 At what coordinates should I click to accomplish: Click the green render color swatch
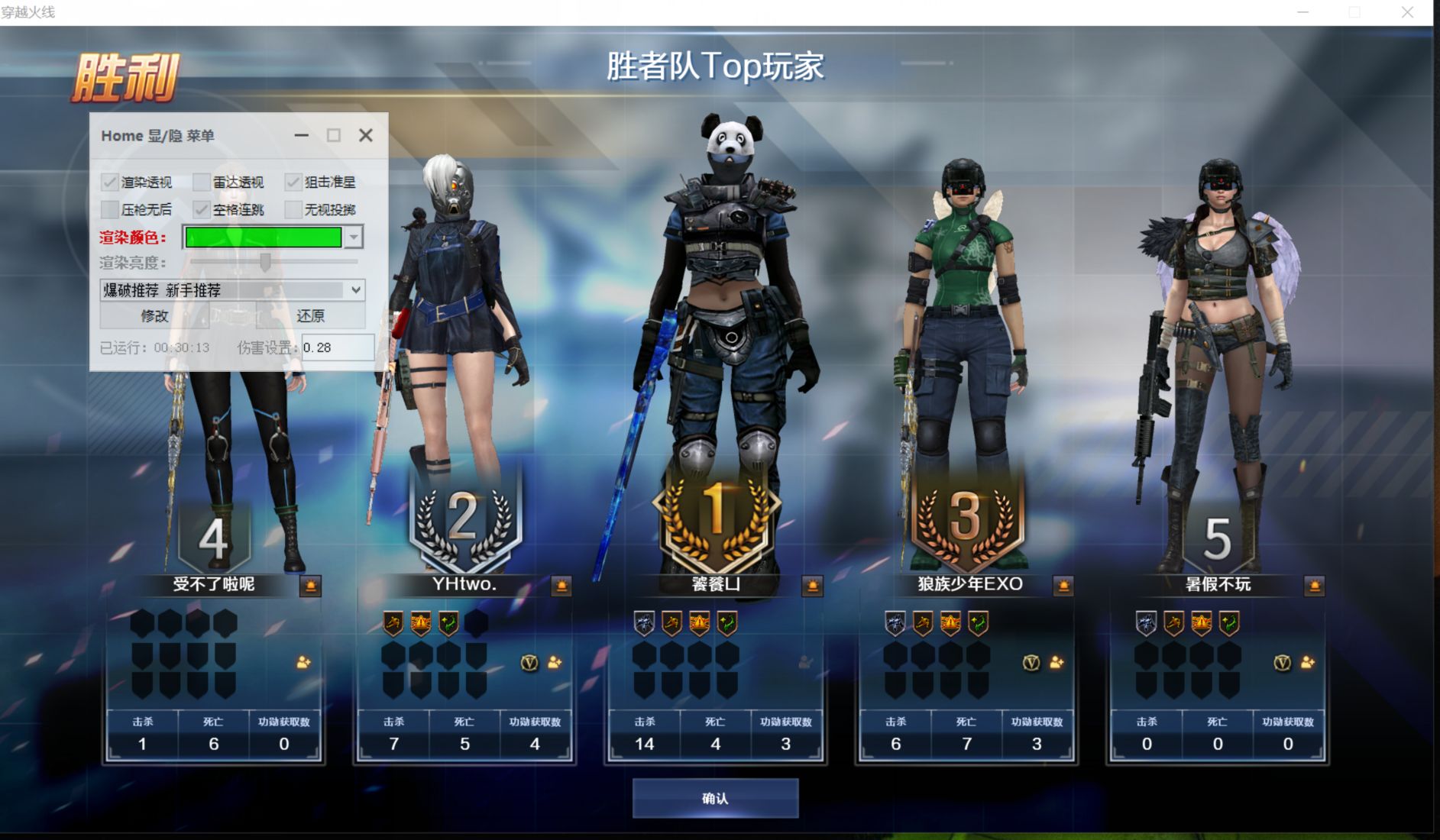tap(262, 237)
